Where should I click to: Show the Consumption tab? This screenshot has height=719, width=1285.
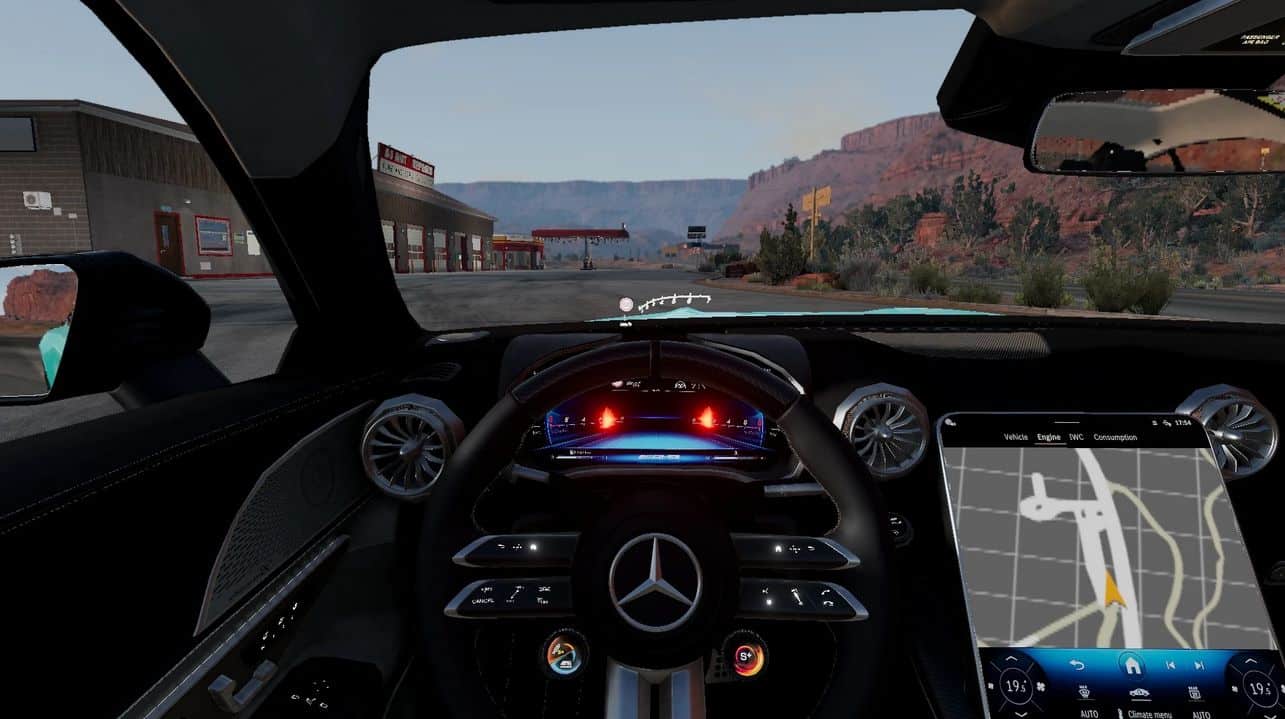pos(1114,437)
